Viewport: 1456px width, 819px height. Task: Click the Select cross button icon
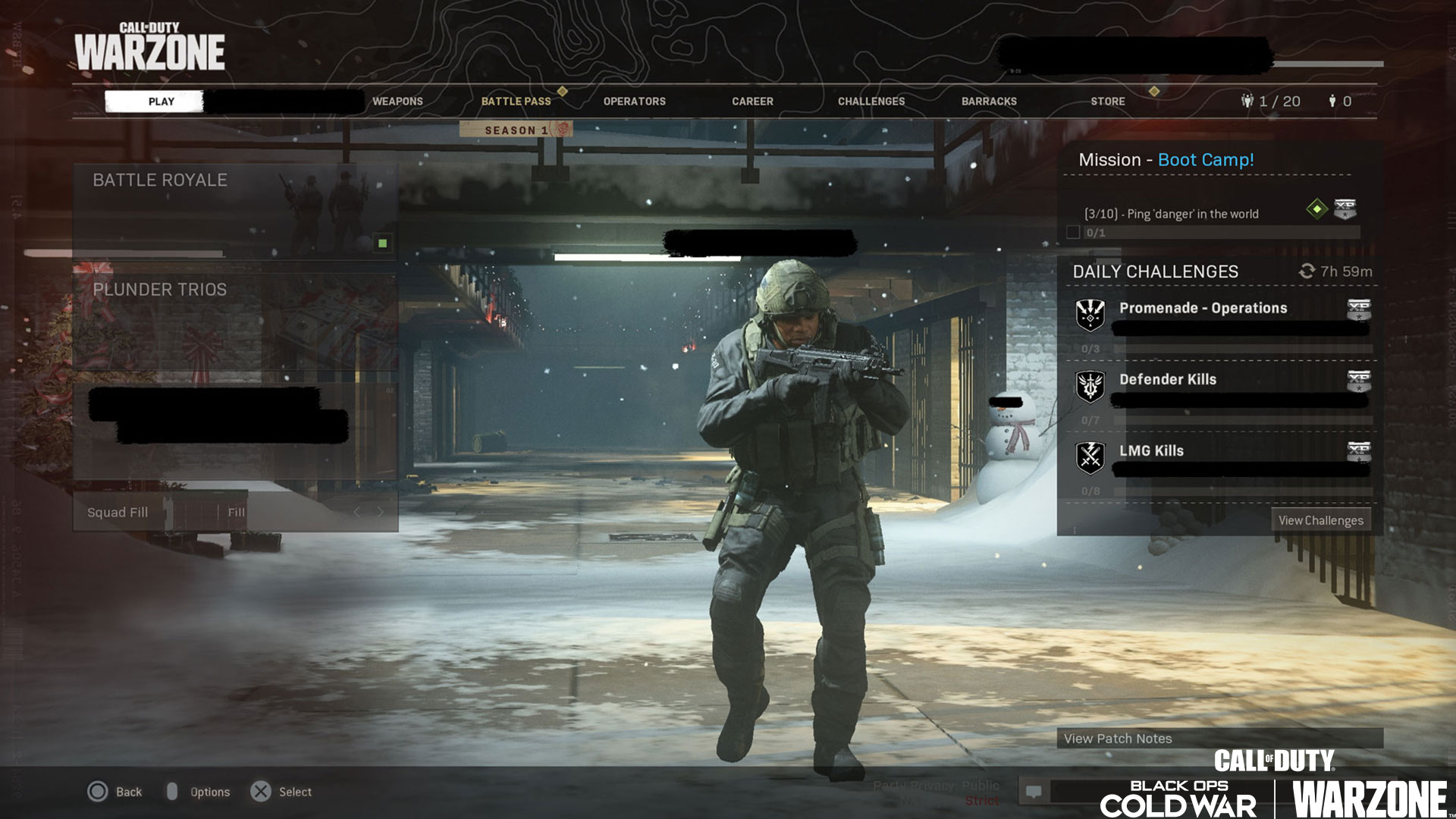point(262,791)
